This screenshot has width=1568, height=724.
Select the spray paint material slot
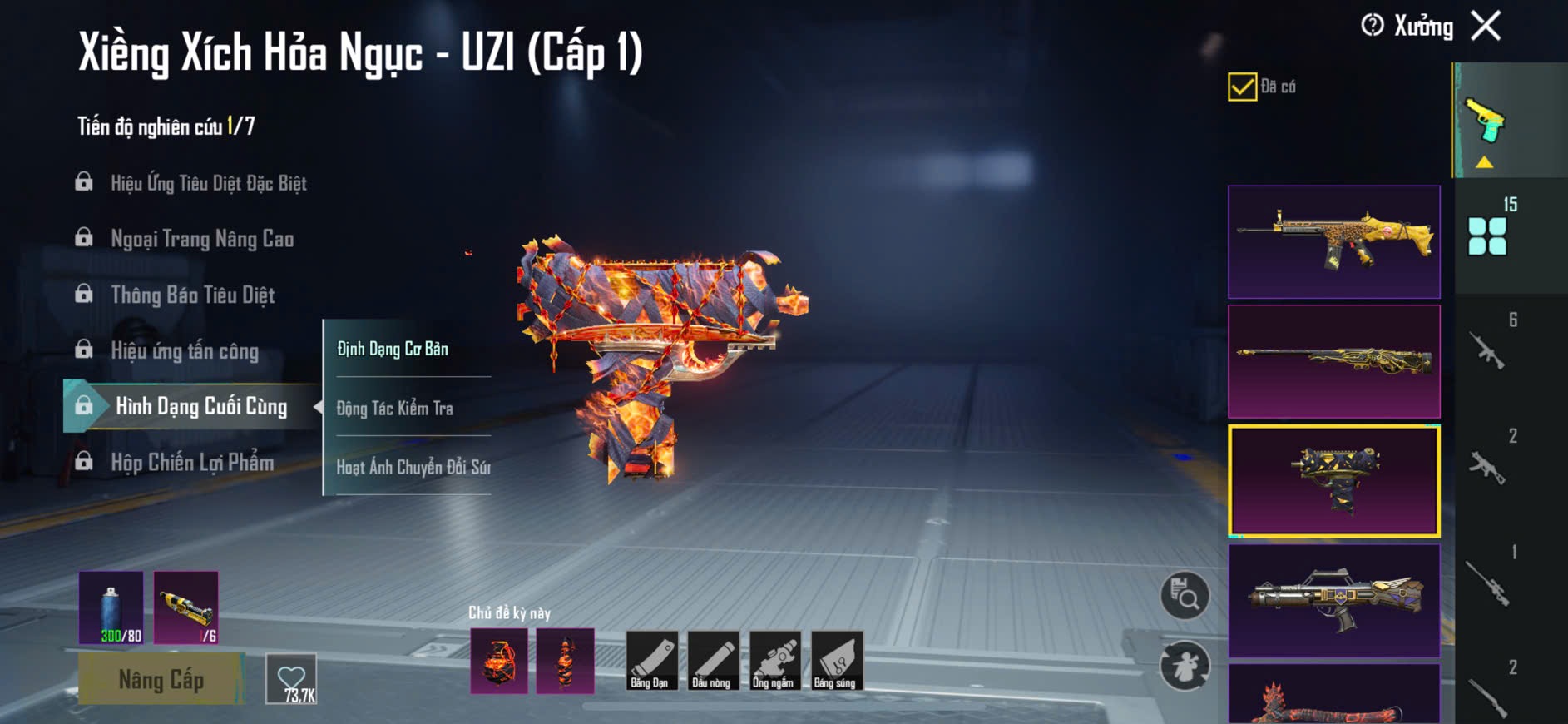[x=111, y=607]
